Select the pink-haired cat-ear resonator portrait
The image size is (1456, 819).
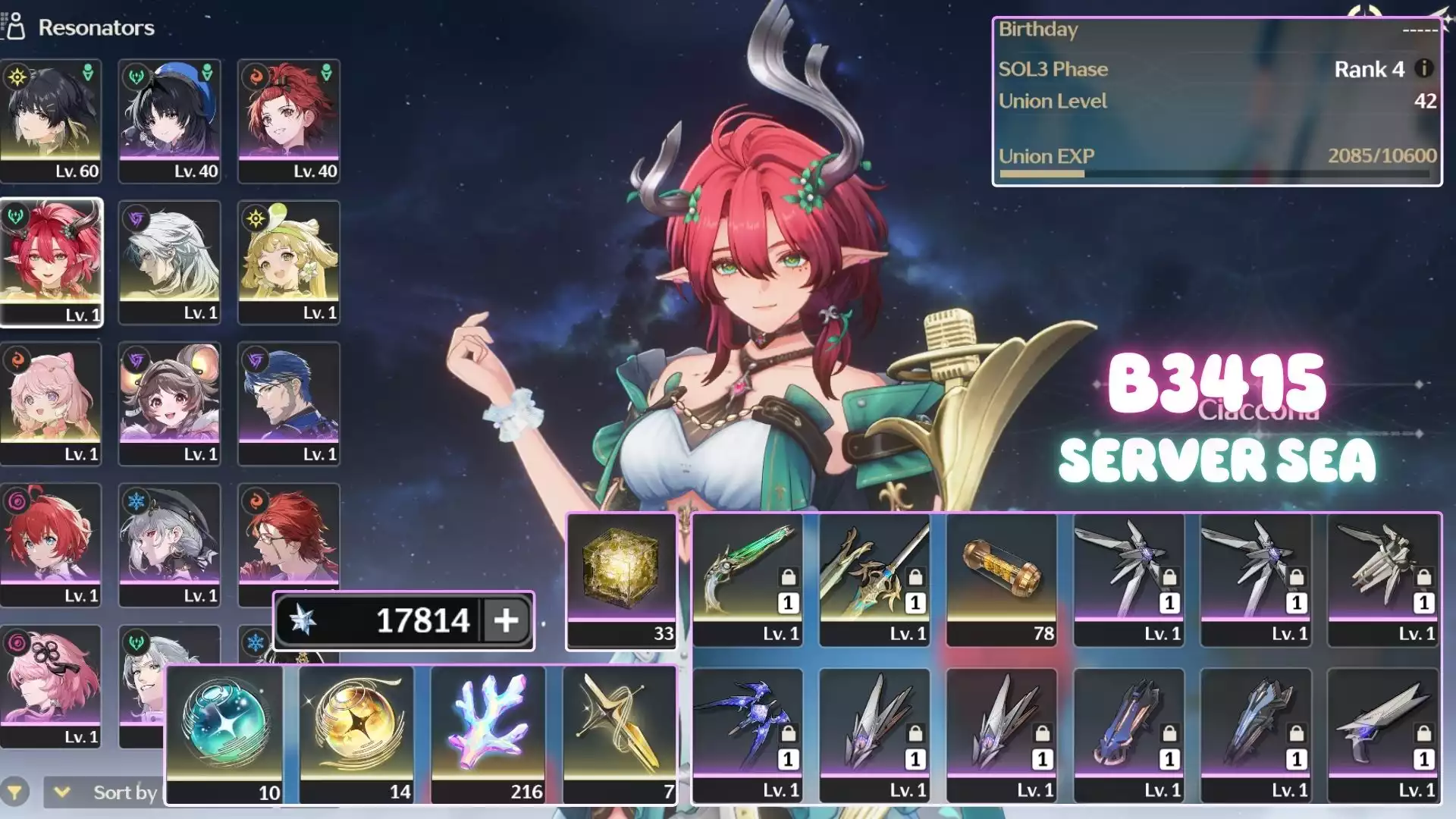pyautogui.click(x=51, y=403)
